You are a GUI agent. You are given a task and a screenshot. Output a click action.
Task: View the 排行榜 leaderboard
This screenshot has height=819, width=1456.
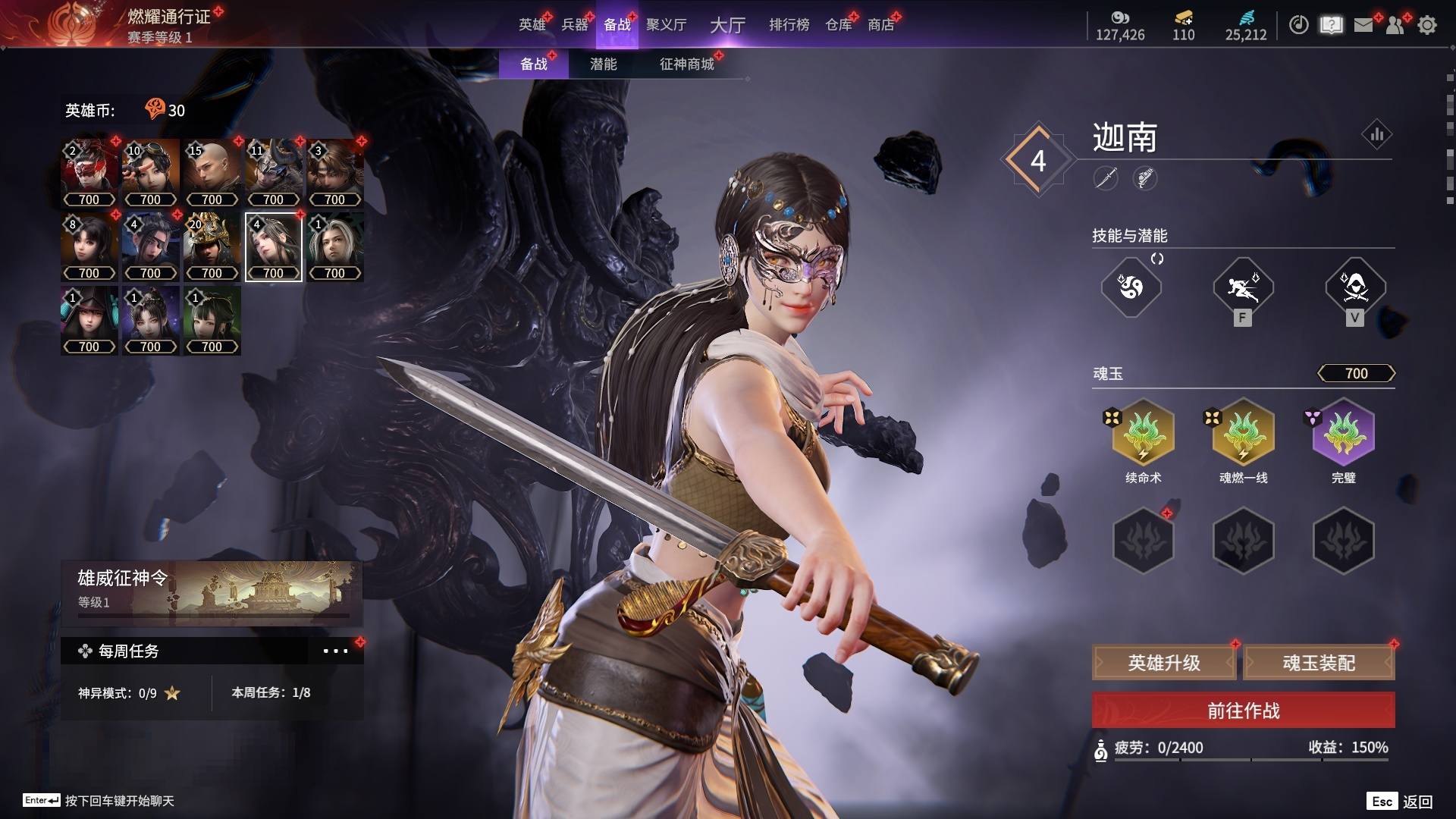[x=789, y=25]
